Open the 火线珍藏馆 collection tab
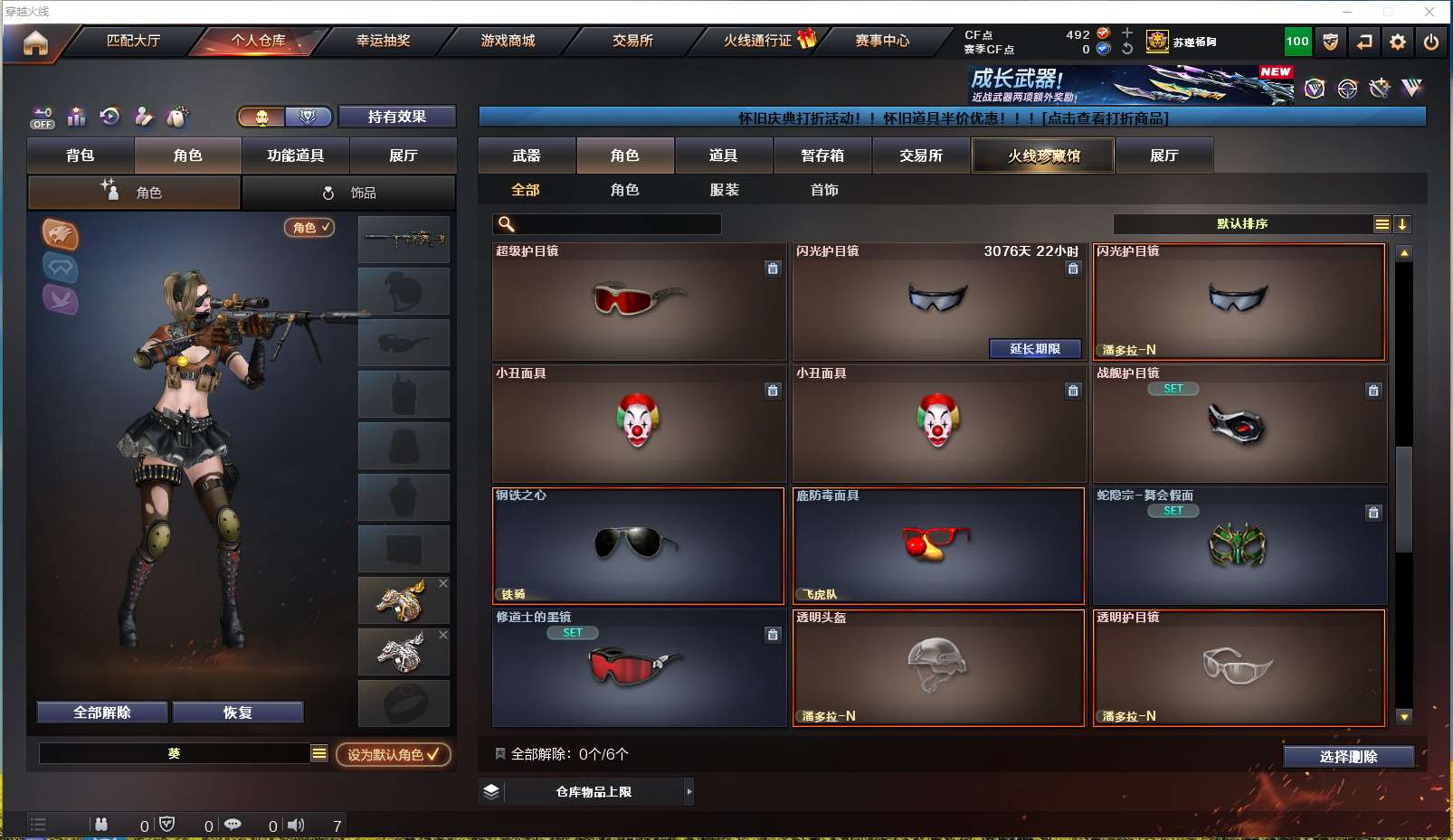The image size is (1453, 840). click(1043, 156)
